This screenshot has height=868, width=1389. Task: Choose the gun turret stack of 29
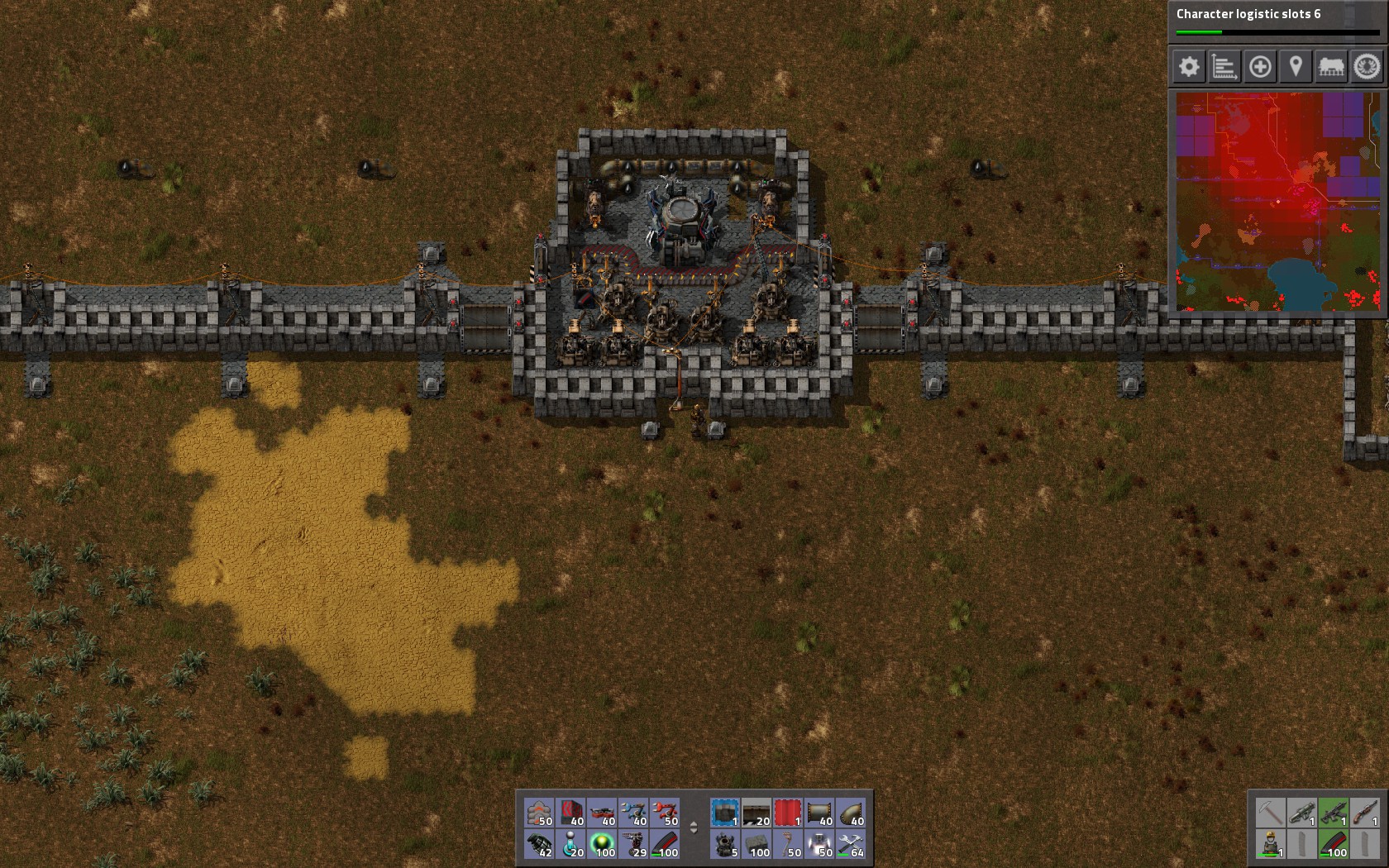pyautogui.click(x=634, y=844)
